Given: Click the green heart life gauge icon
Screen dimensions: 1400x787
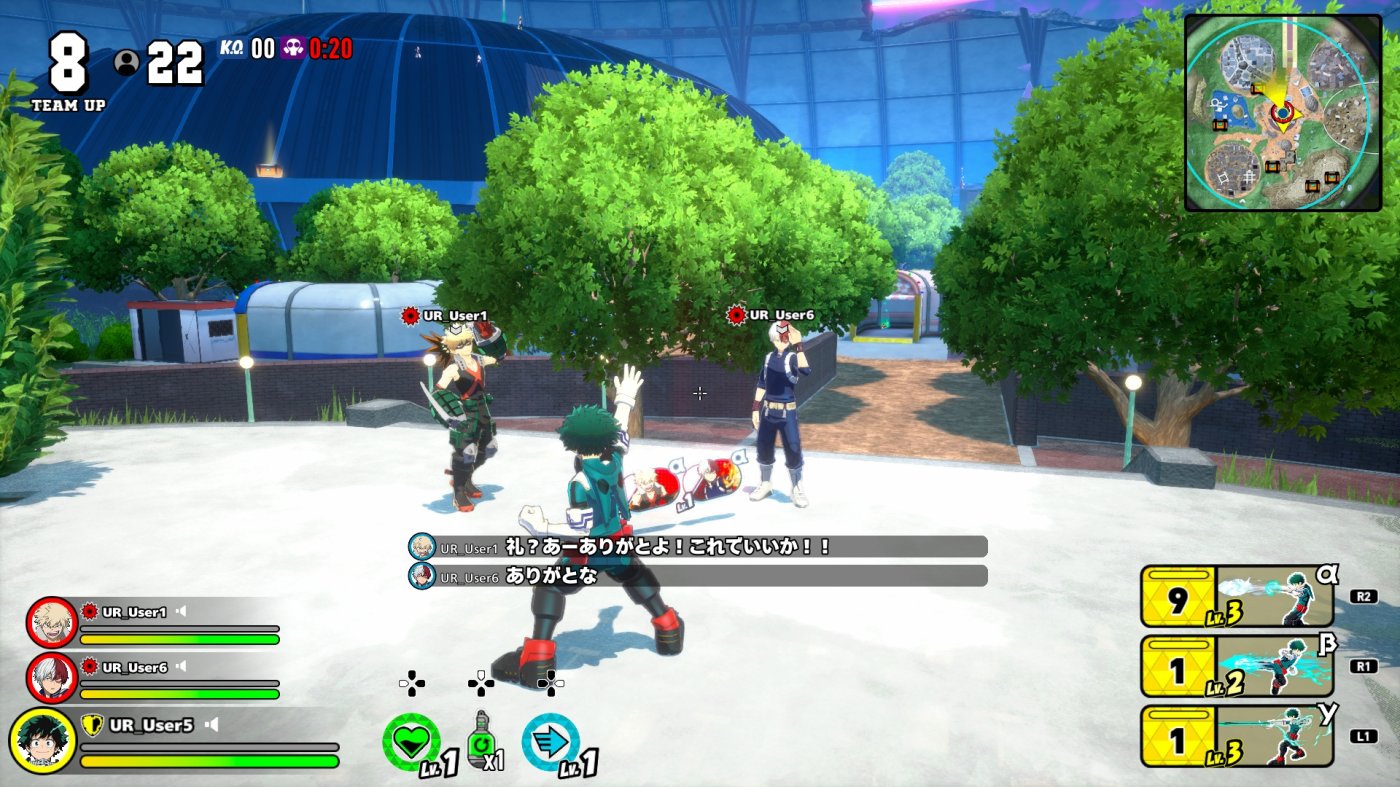Looking at the screenshot, I should pos(409,741).
